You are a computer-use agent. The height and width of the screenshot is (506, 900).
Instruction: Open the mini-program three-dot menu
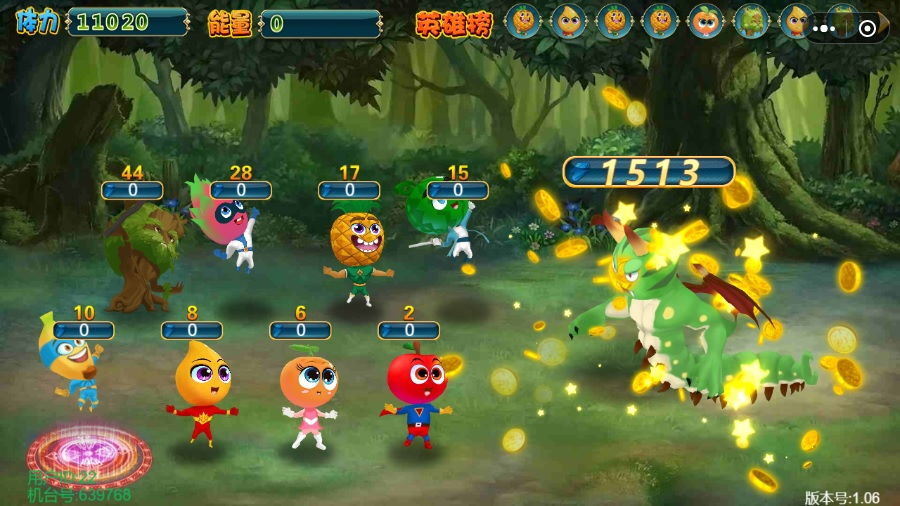[x=824, y=28]
